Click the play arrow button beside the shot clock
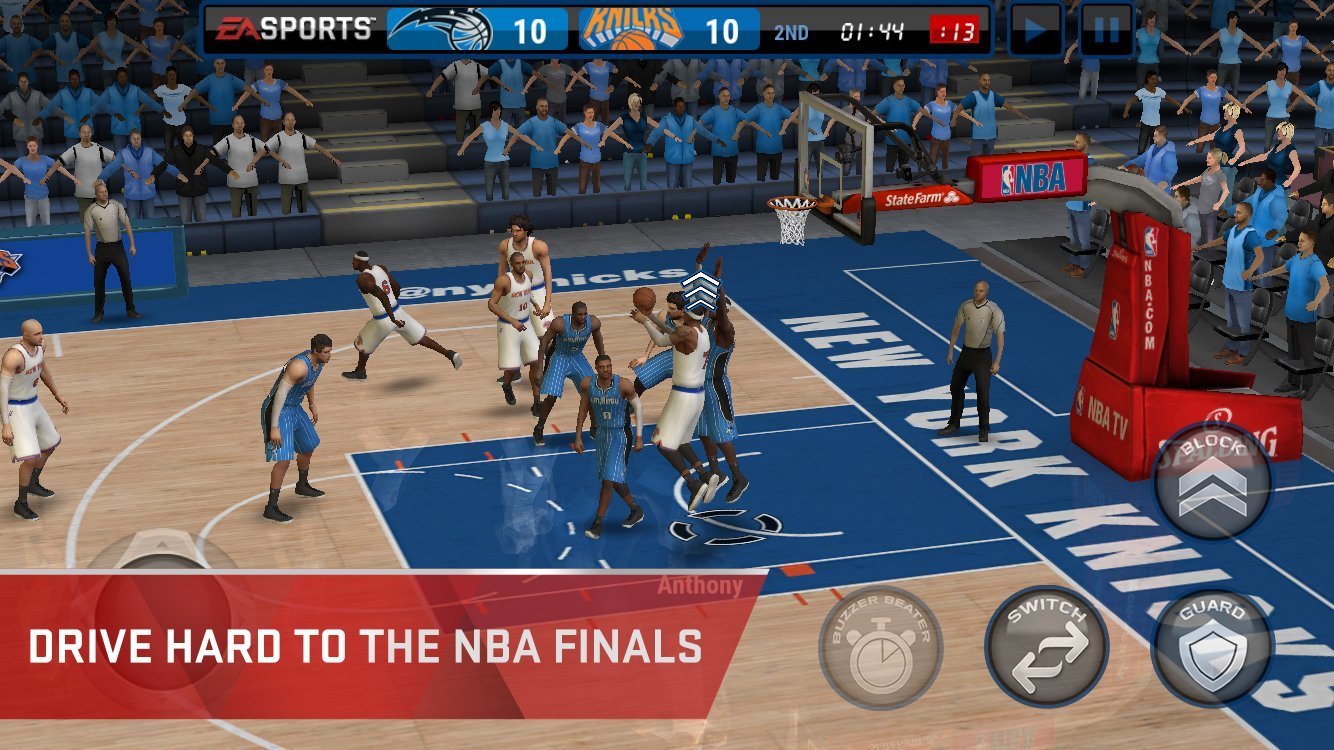Viewport: 1334px width, 750px height. pos(1035,31)
